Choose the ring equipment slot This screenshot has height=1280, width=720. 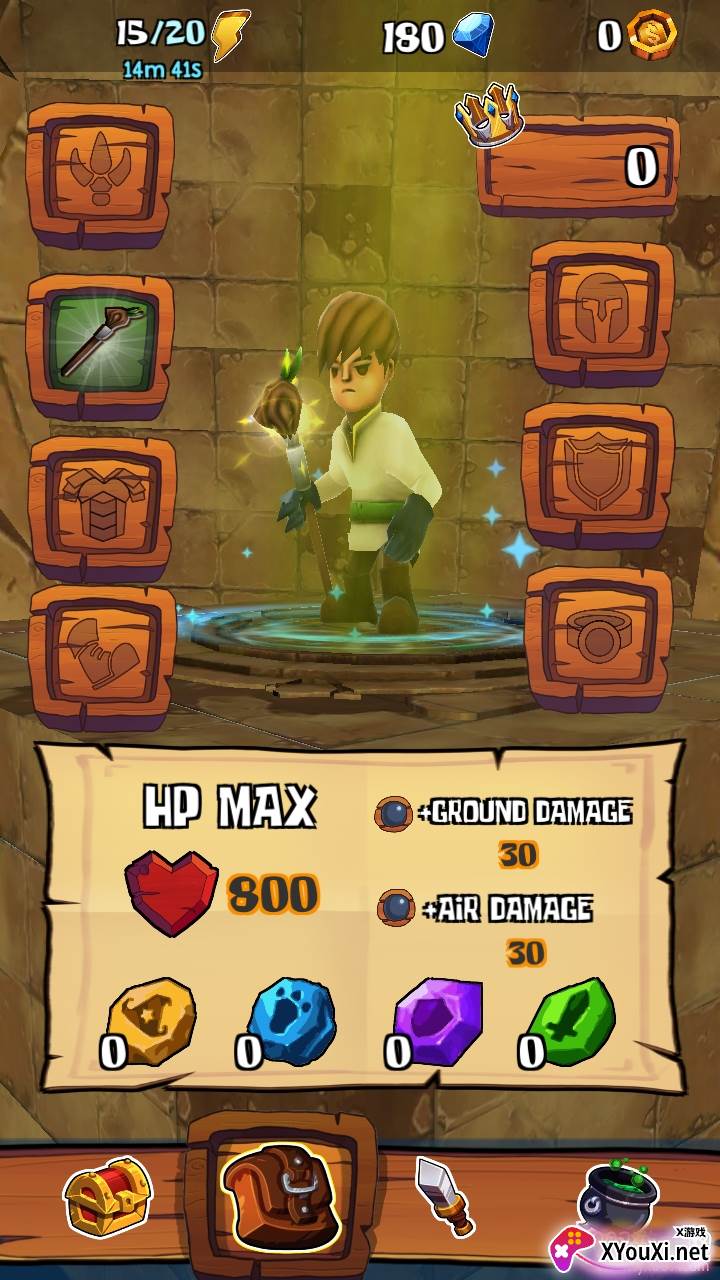[598, 636]
